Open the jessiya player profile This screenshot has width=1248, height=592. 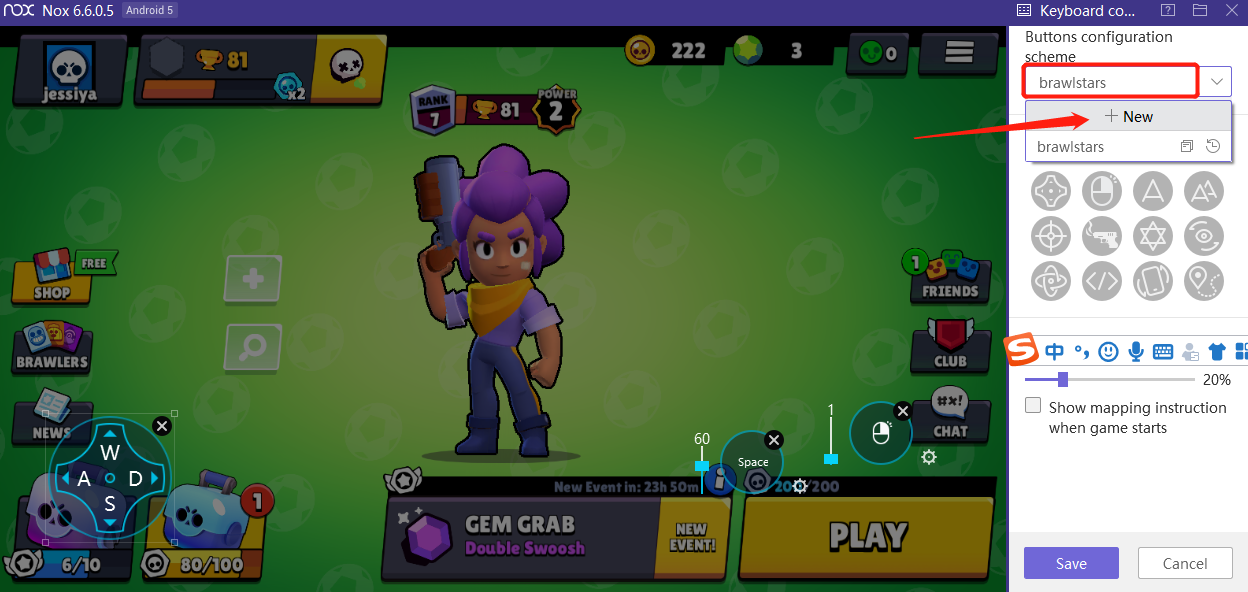pos(68,70)
